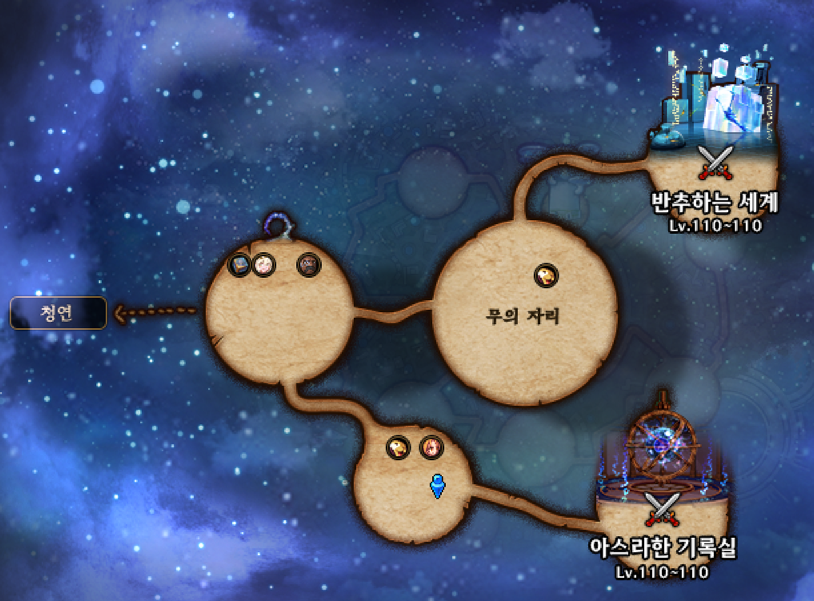Select the gold marker beside the red-haired portrait
814x601 pixels.
point(399,447)
